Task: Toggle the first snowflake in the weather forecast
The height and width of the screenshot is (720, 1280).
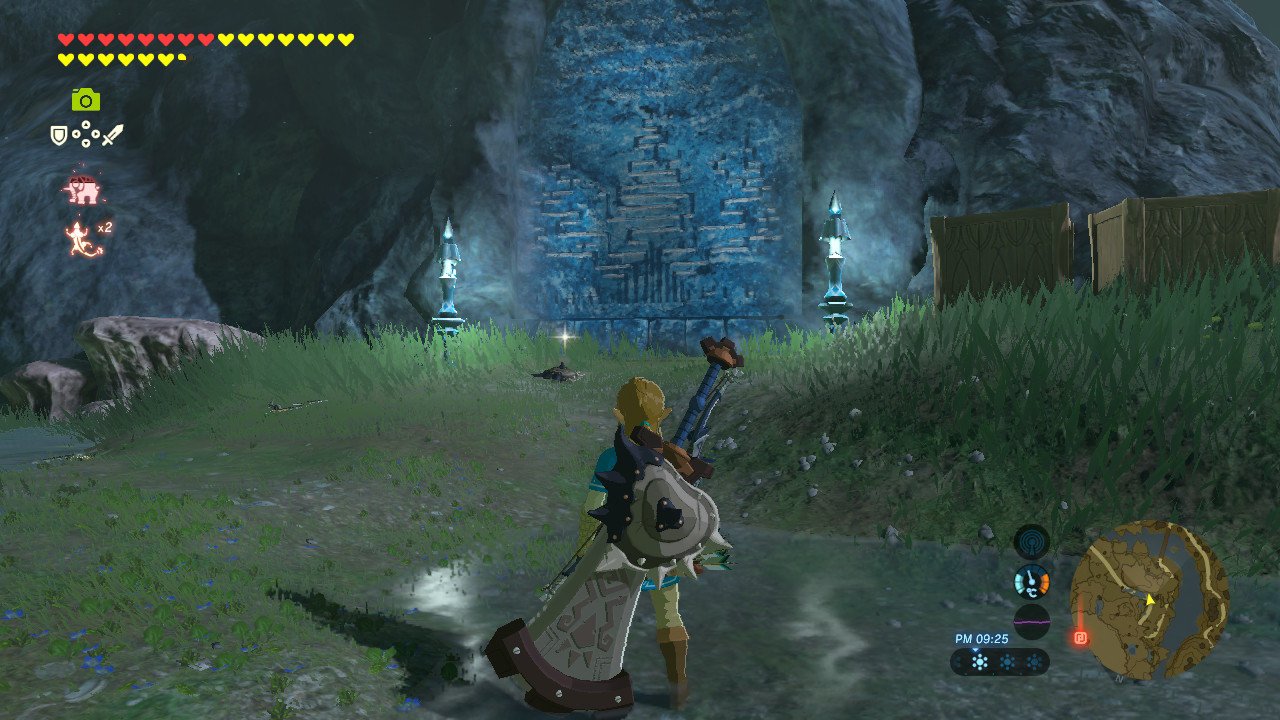Action: [x=980, y=662]
